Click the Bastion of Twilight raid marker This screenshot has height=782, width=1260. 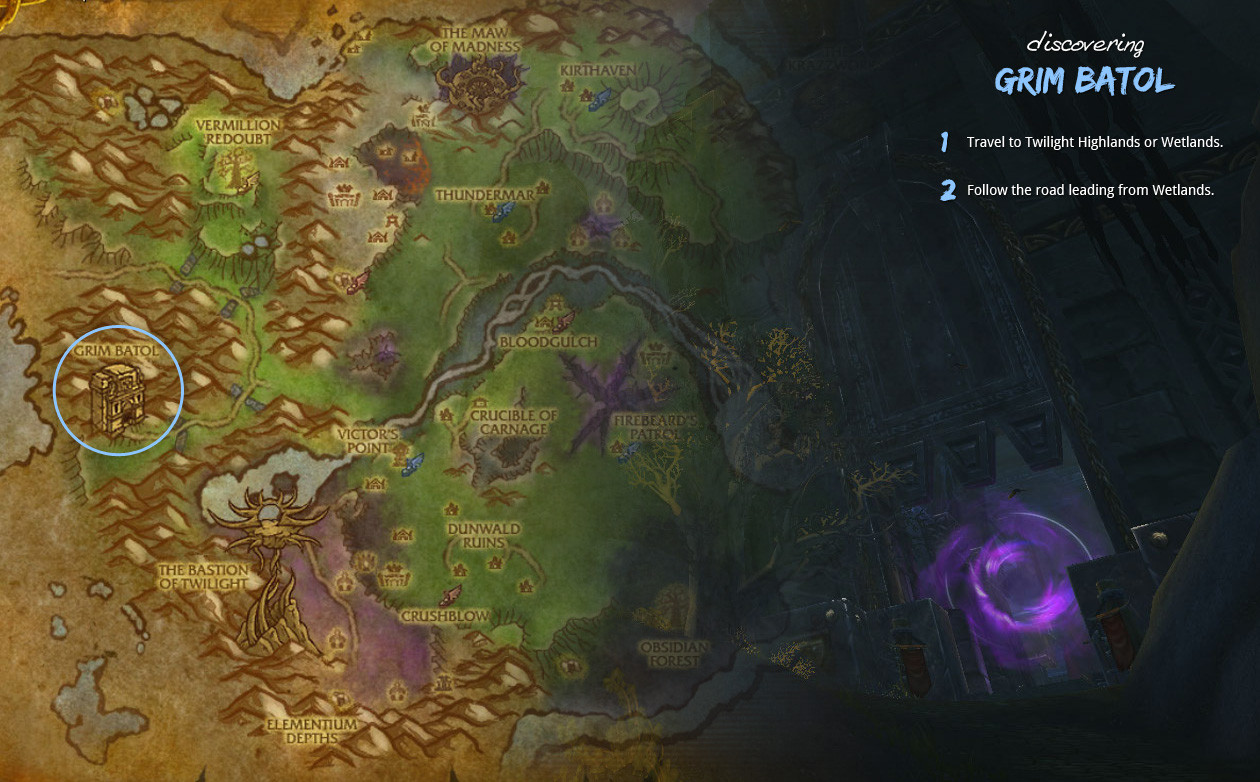[268, 560]
